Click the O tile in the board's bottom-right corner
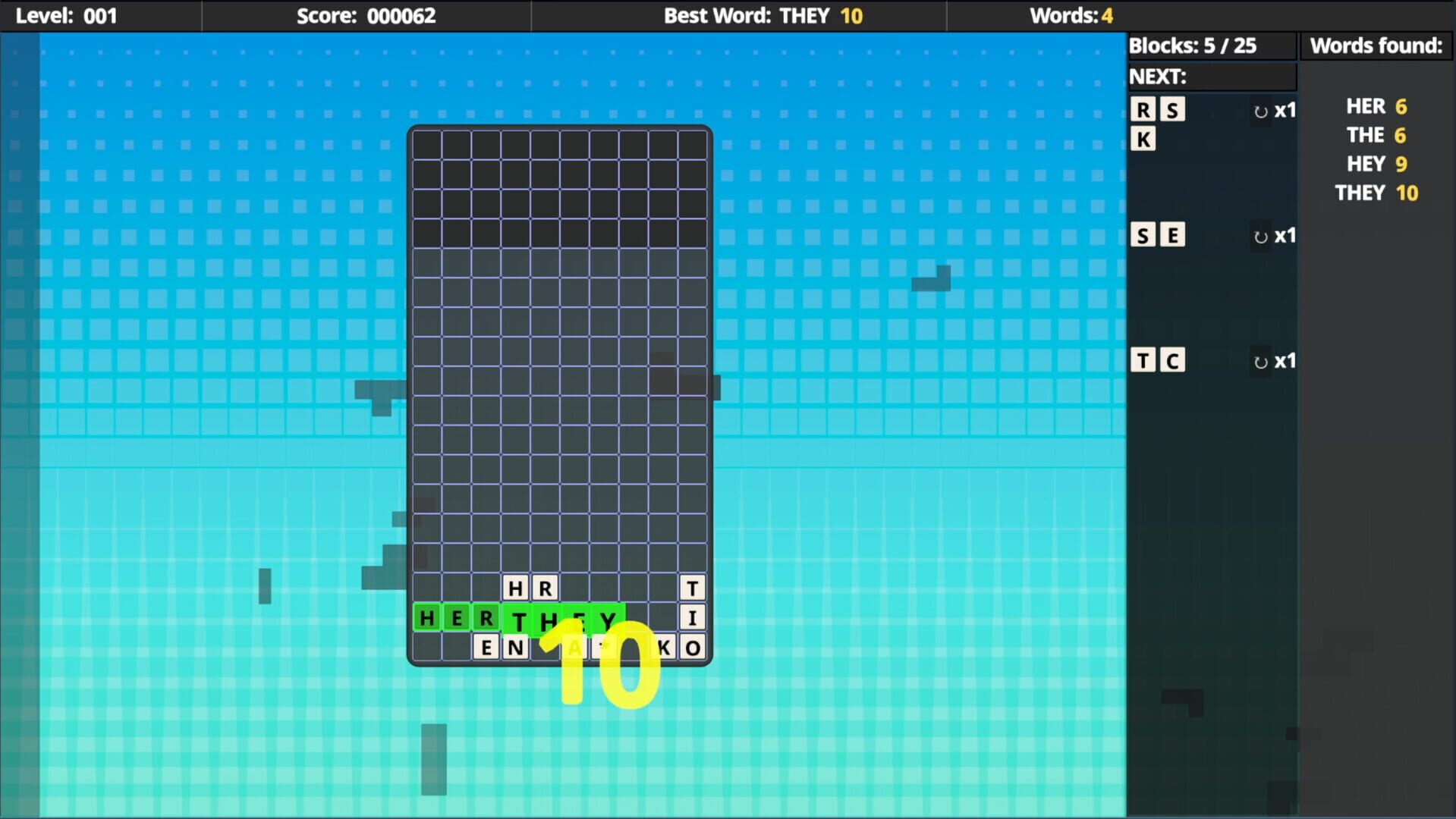Image resolution: width=1456 pixels, height=819 pixels. [x=693, y=647]
